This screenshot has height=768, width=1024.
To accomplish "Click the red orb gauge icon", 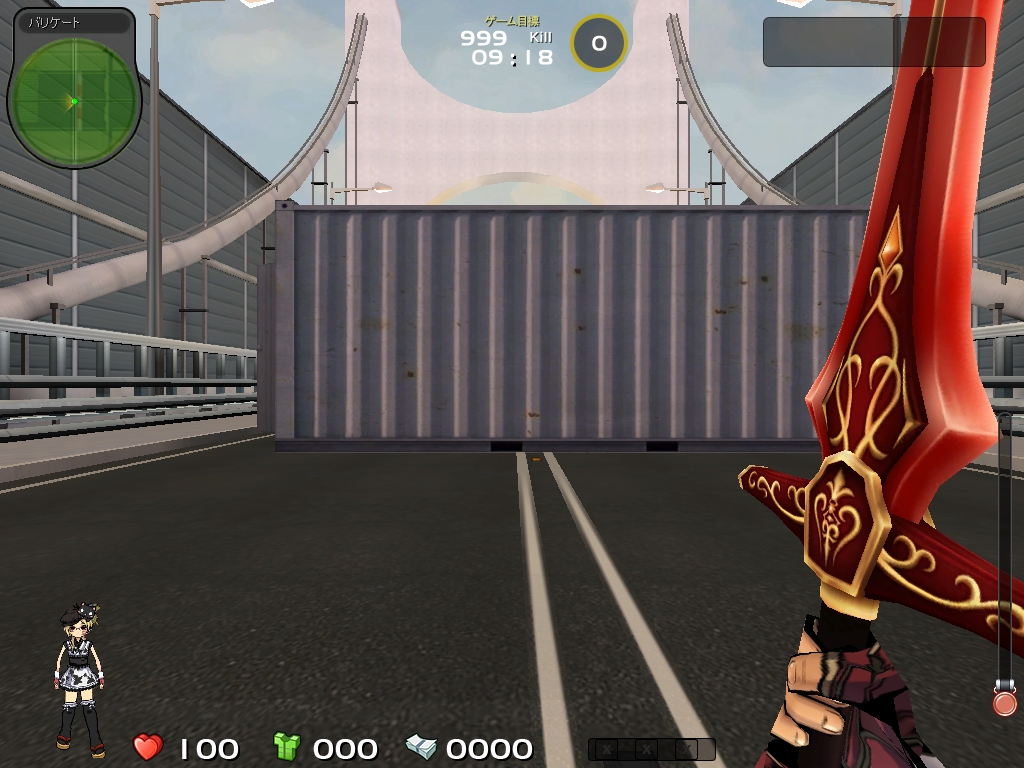I will pyautogui.click(x=1004, y=702).
